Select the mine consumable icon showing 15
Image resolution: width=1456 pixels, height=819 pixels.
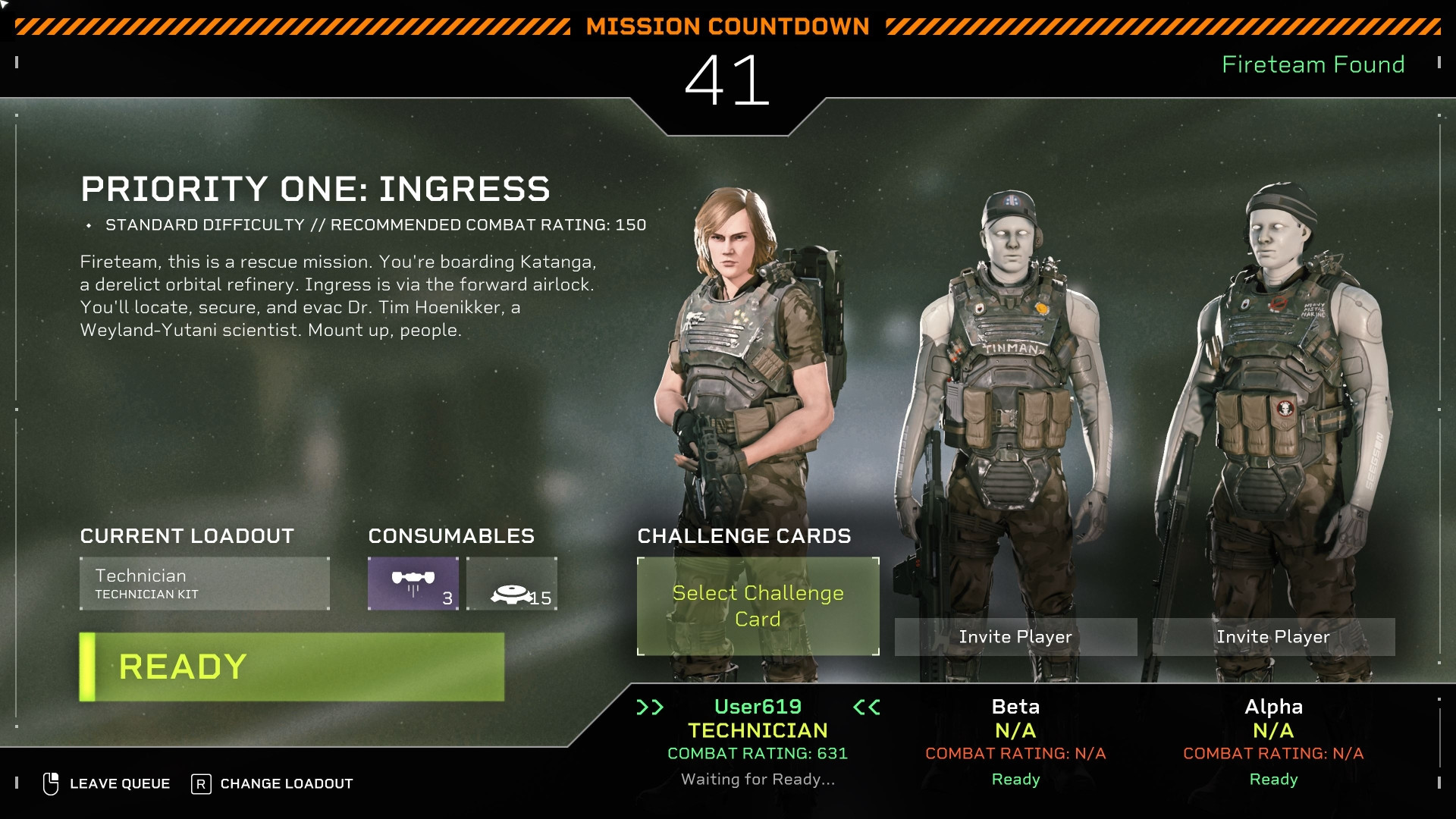point(512,584)
